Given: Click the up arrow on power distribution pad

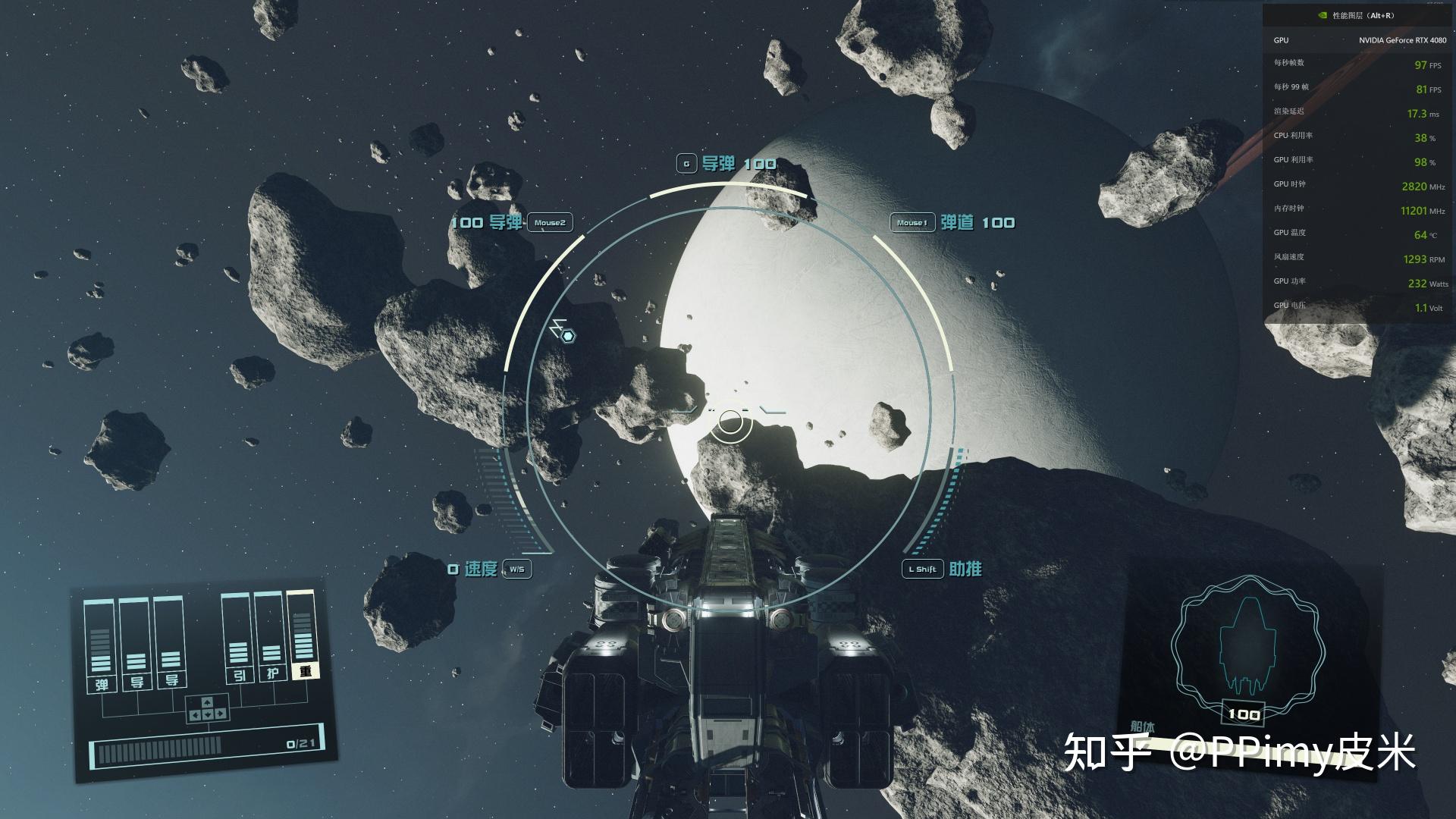Looking at the screenshot, I should tap(207, 701).
